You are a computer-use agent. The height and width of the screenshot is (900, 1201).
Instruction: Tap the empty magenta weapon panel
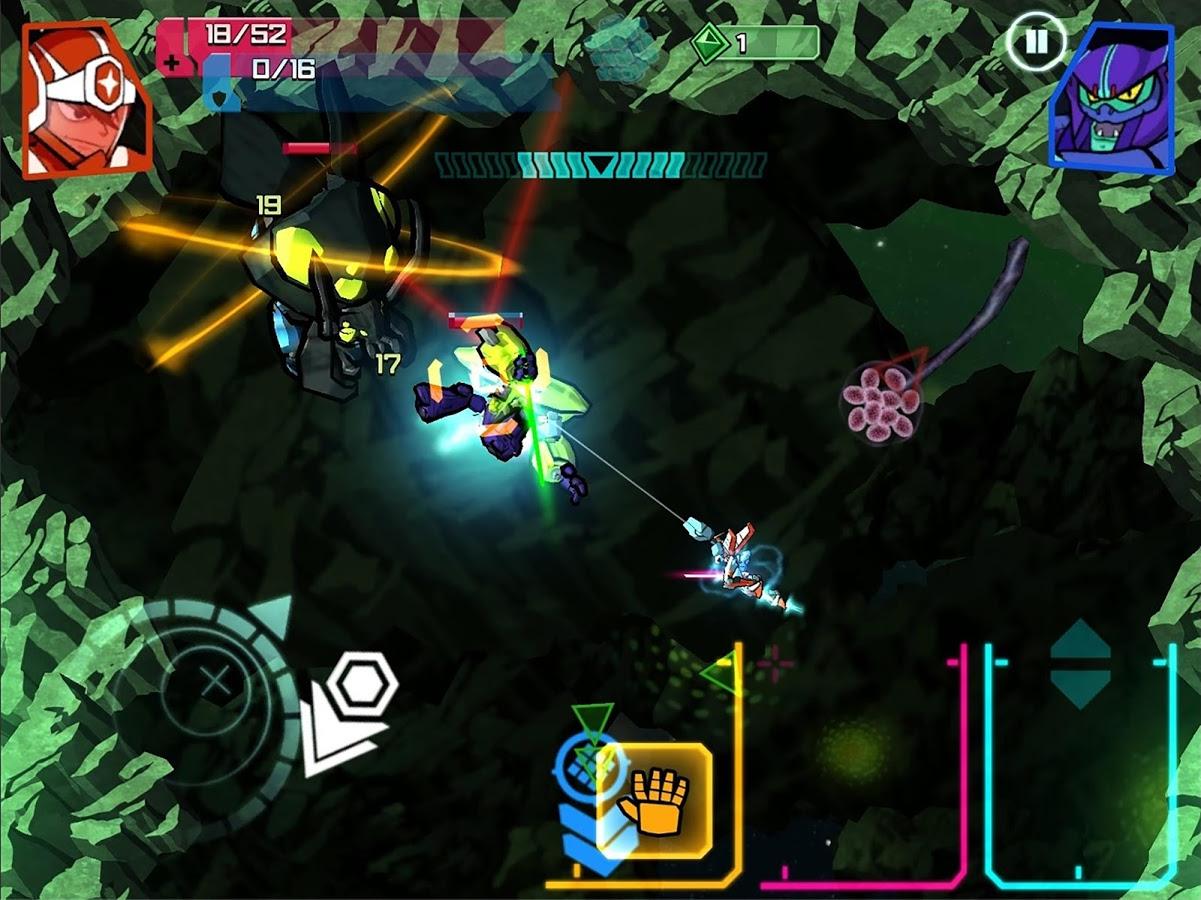click(860, 770)
